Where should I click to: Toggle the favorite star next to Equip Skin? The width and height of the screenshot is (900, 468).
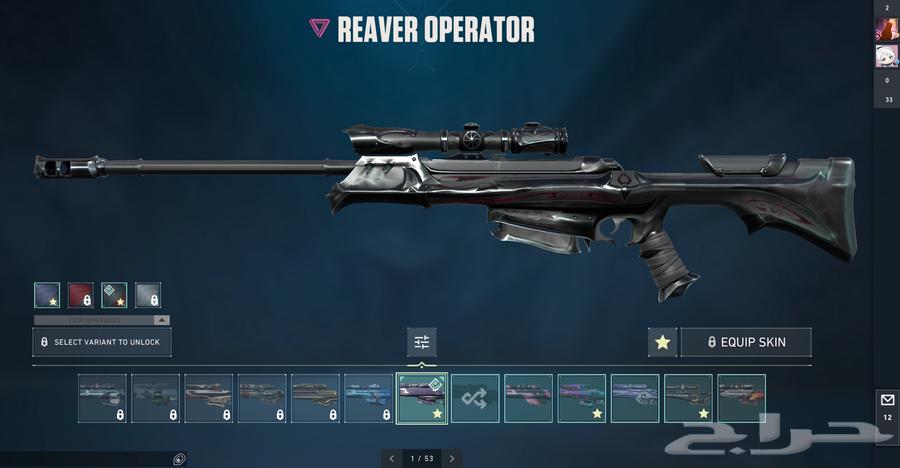tap(662, 342)
